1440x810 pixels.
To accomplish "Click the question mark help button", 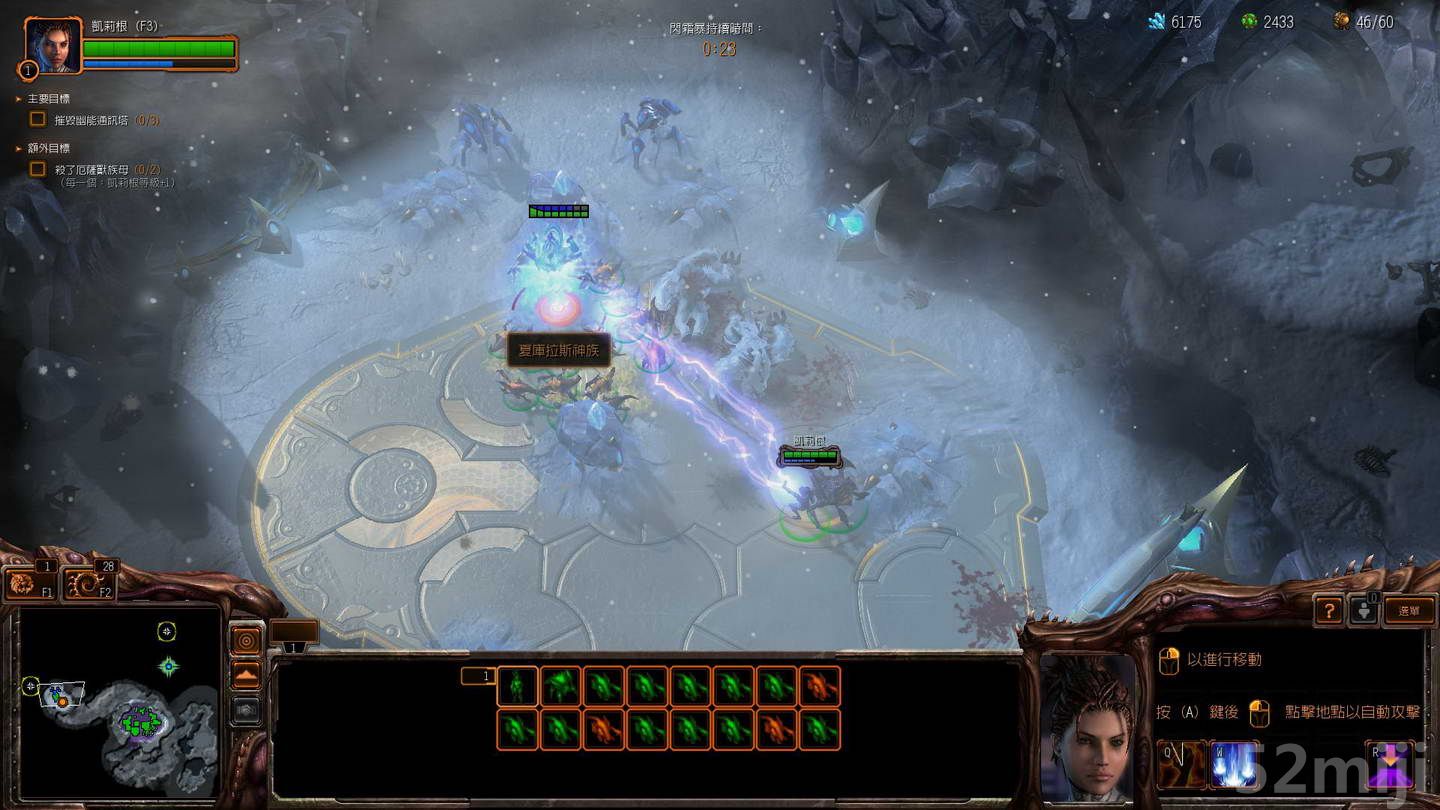I will (1328, 611).
